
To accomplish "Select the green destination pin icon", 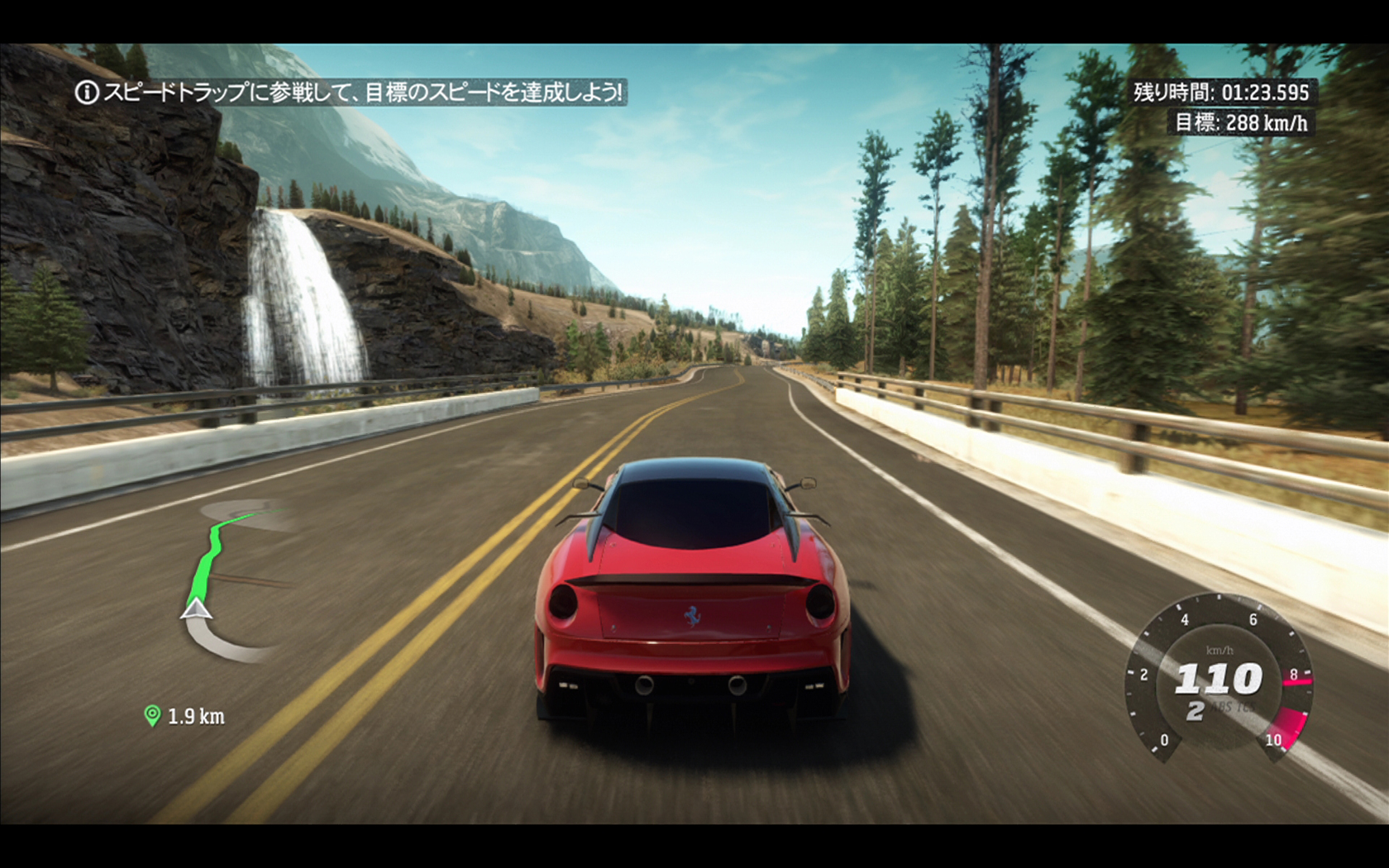I will point(152,715).
